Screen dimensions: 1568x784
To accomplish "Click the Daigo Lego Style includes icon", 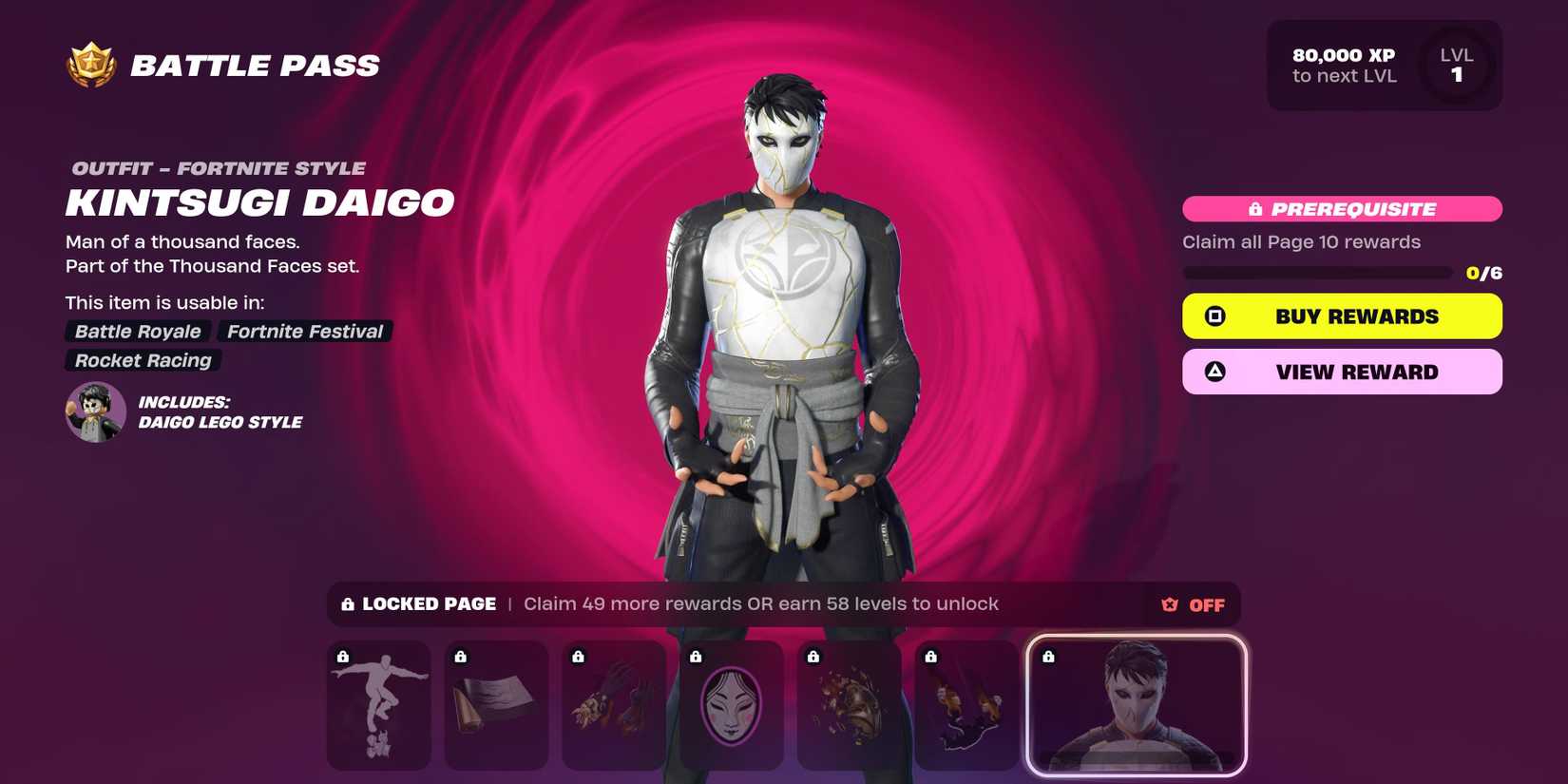I will (x=94, y=411).
